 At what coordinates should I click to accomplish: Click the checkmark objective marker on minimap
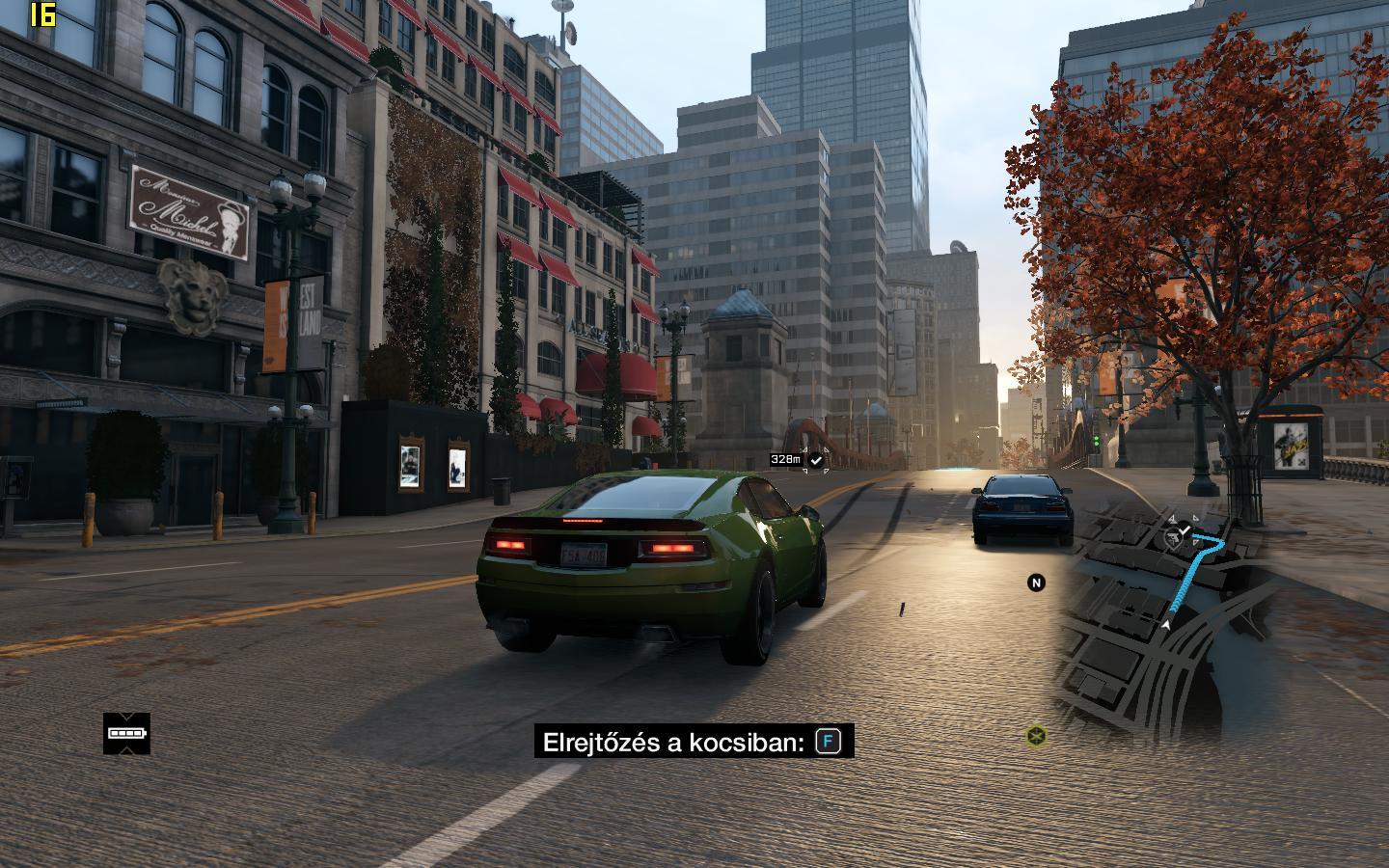1185,529
